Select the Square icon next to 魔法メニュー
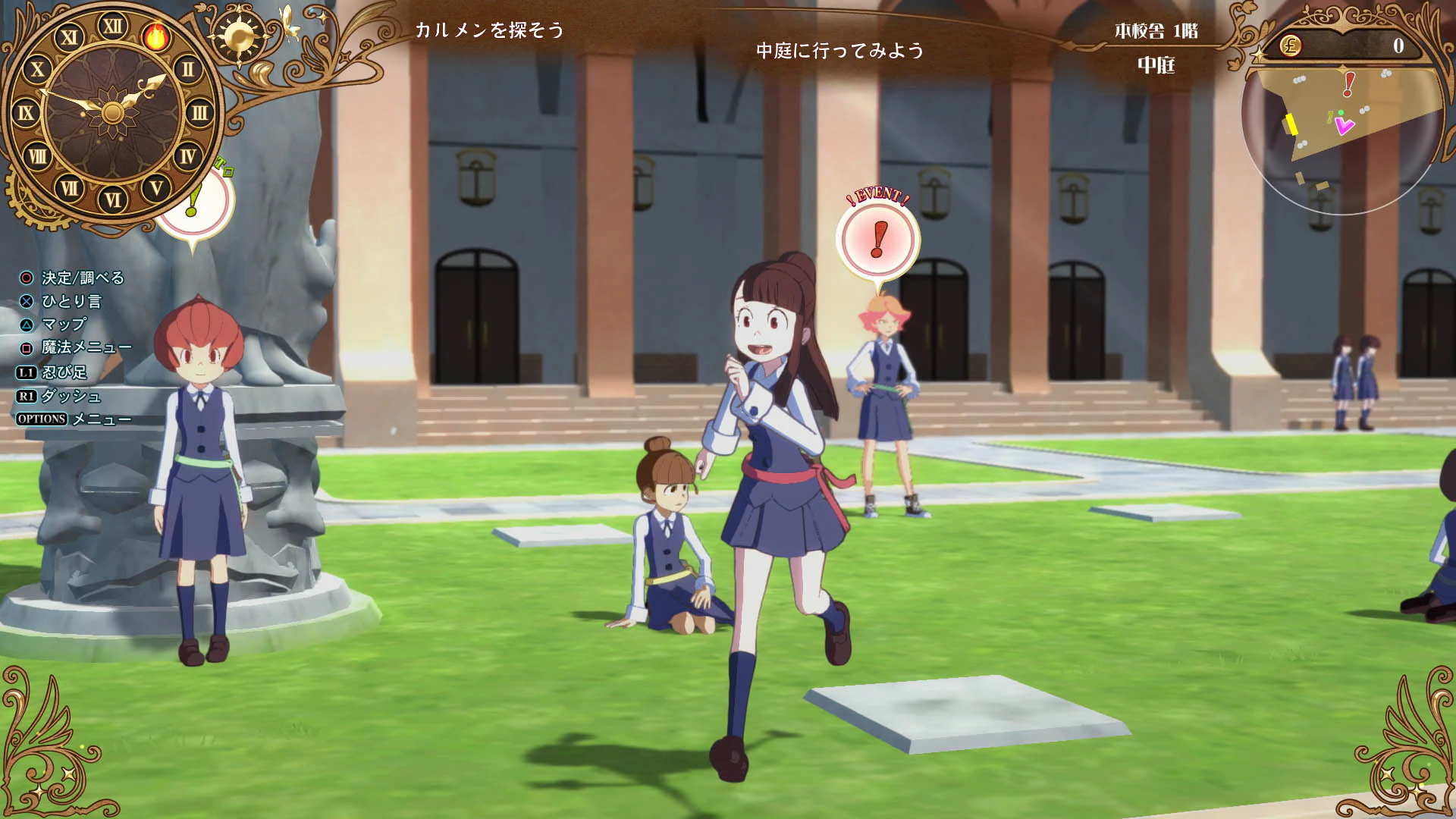The image size is (1456, 819). click(x=27, y=350)
